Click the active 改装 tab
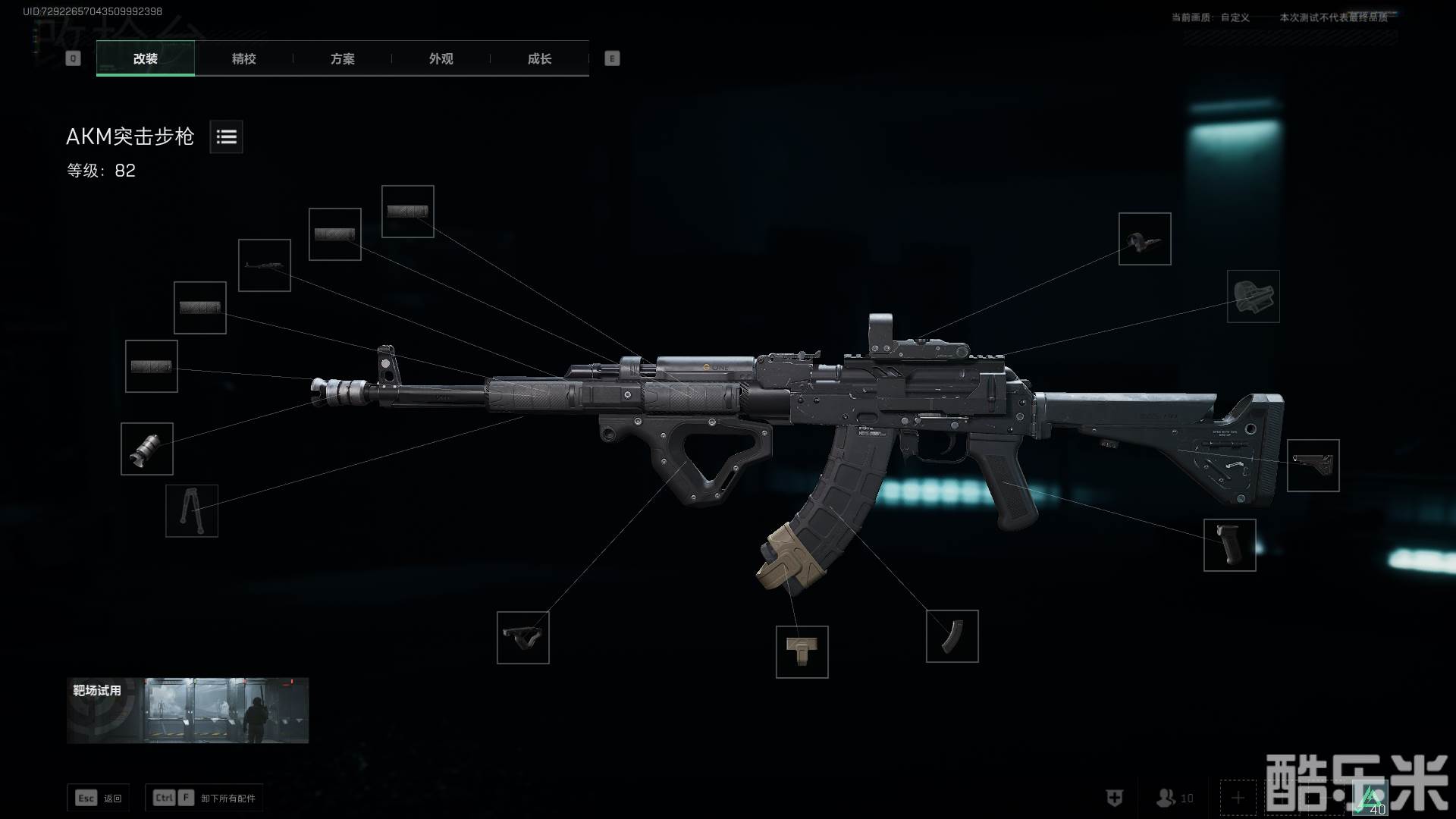The height and width of the screenshot is (819, 1456). [145, 58]
